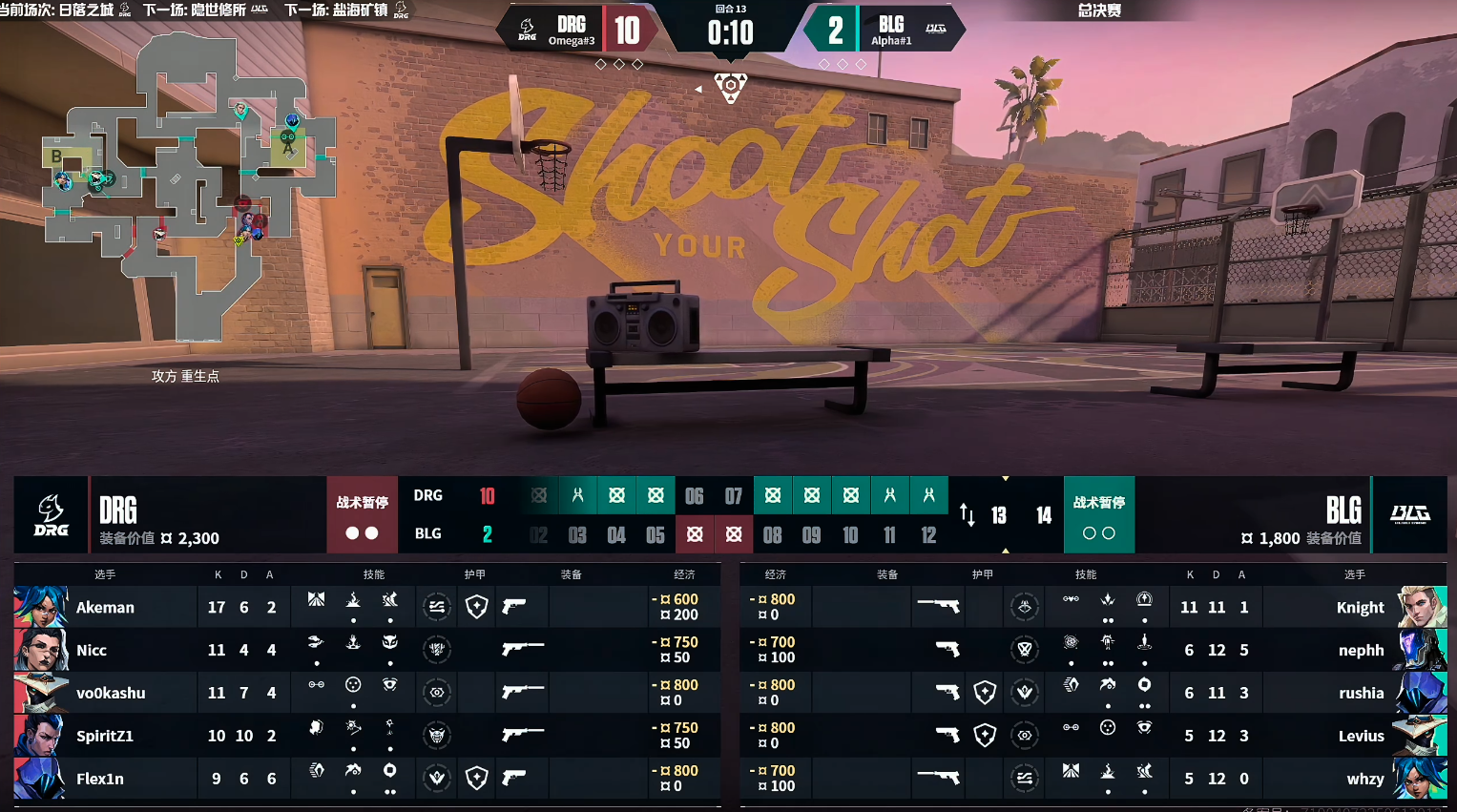The image size is (1457, 812).
Task: Select DRG's tactical pause box
Action: (x=362, y=515)
